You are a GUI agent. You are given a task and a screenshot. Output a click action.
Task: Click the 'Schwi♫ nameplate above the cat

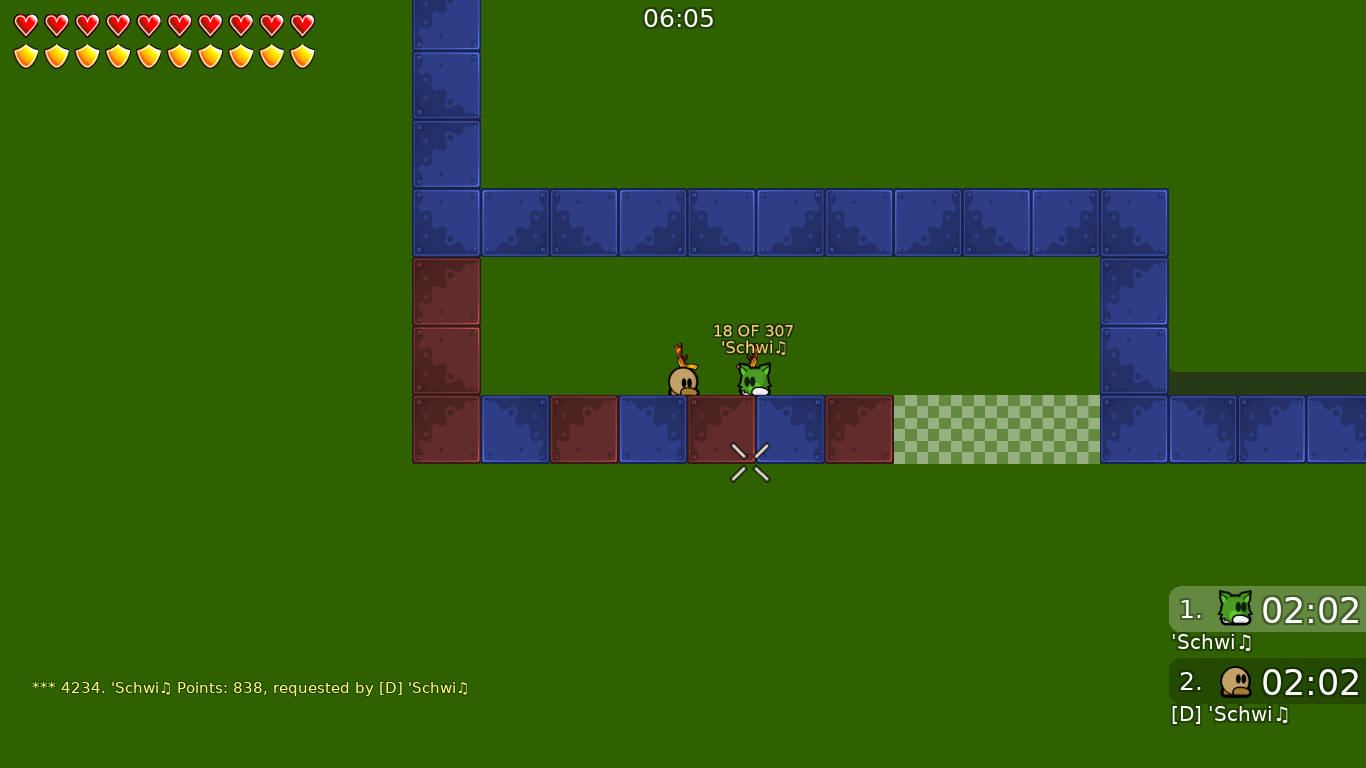pos(752,348)
